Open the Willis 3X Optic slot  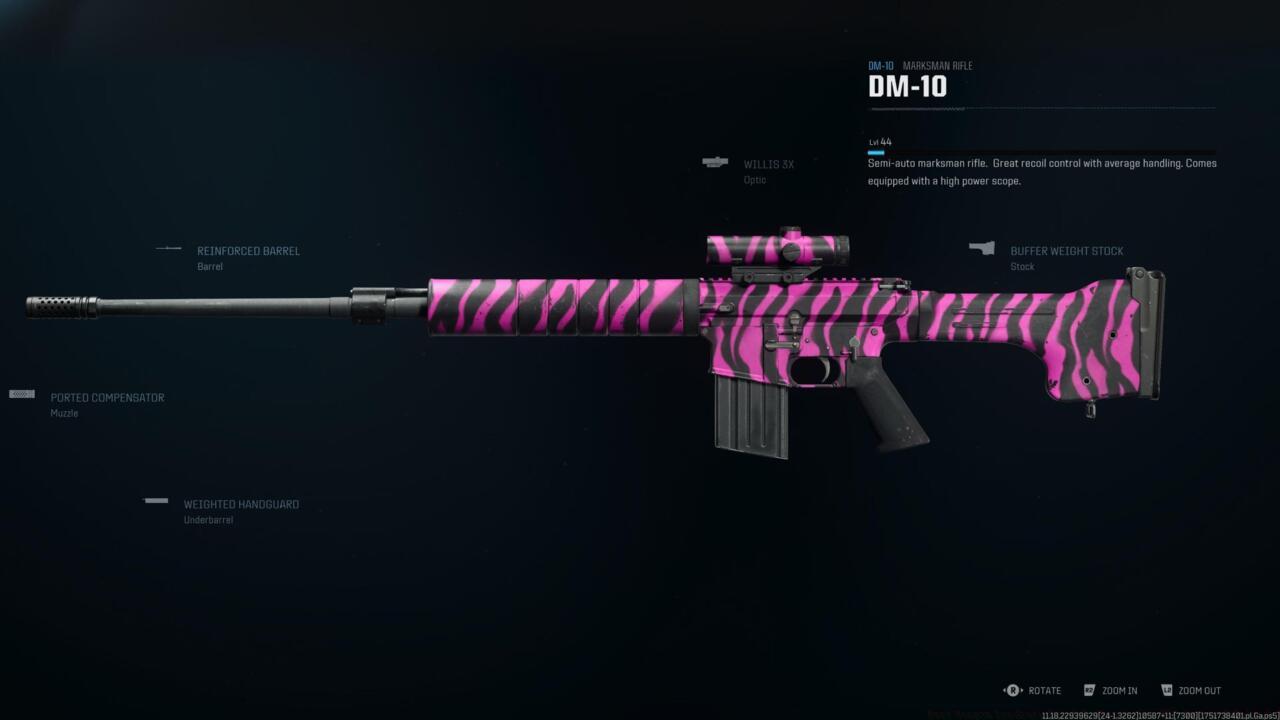[x=768, y=164]
